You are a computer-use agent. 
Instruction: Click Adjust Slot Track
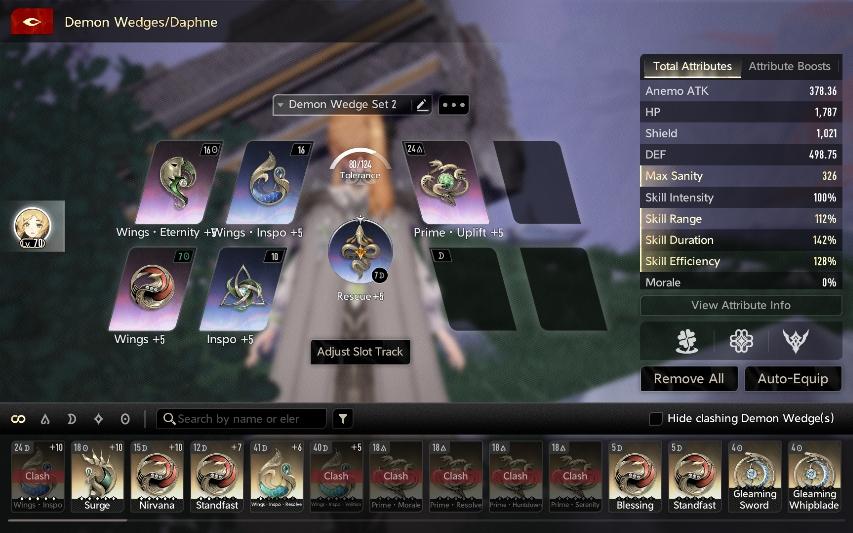[x=360, y=352]
